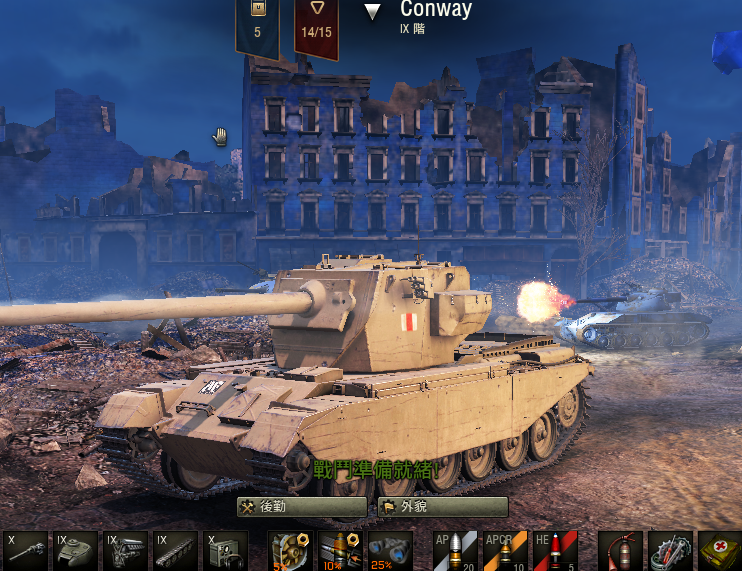Viewport: 742px width, 571px height.
Task: Open the ventilation fan equipment slot
Action: point(290,551)
